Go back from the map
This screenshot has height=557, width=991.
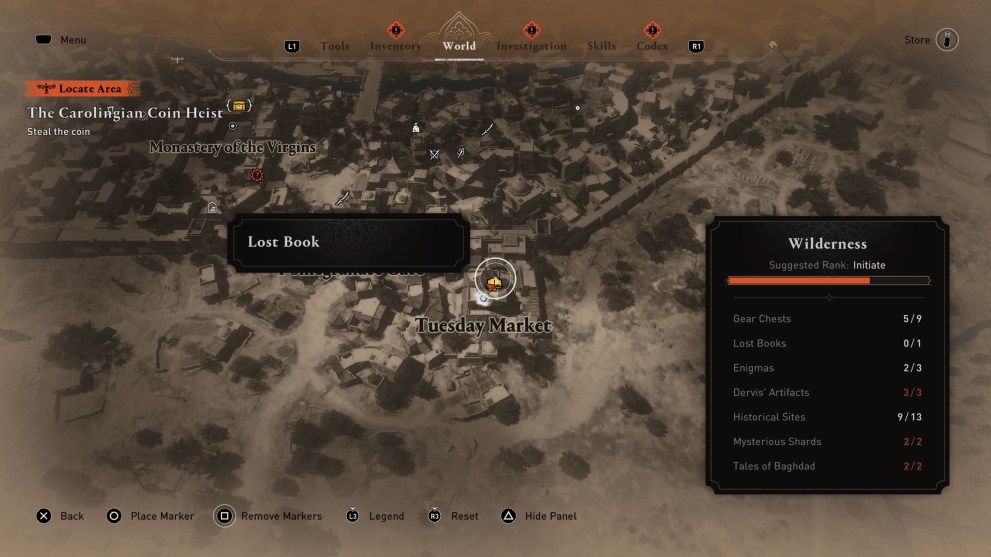[60, 516]
